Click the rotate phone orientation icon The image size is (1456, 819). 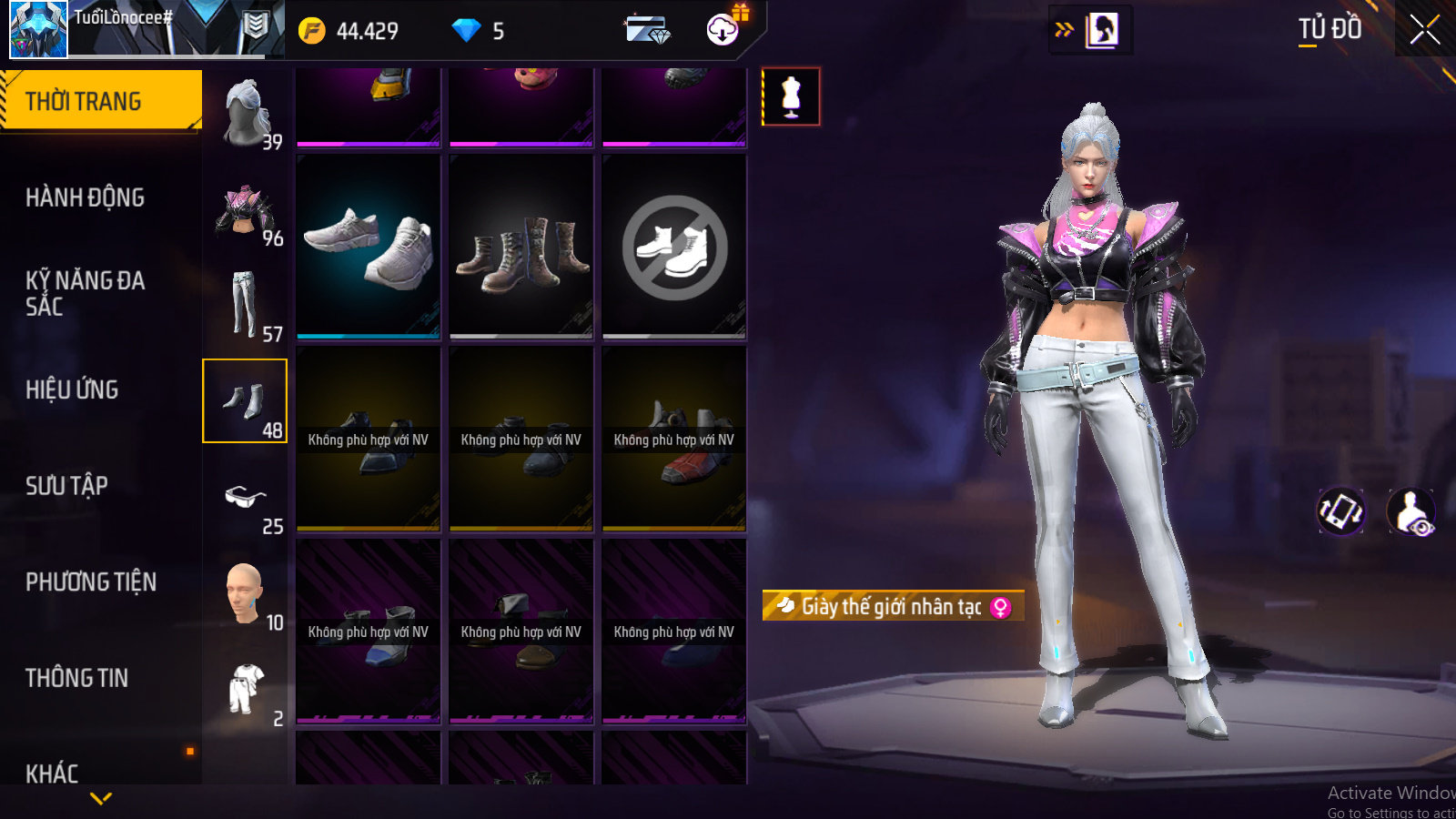pos(1341,511)
